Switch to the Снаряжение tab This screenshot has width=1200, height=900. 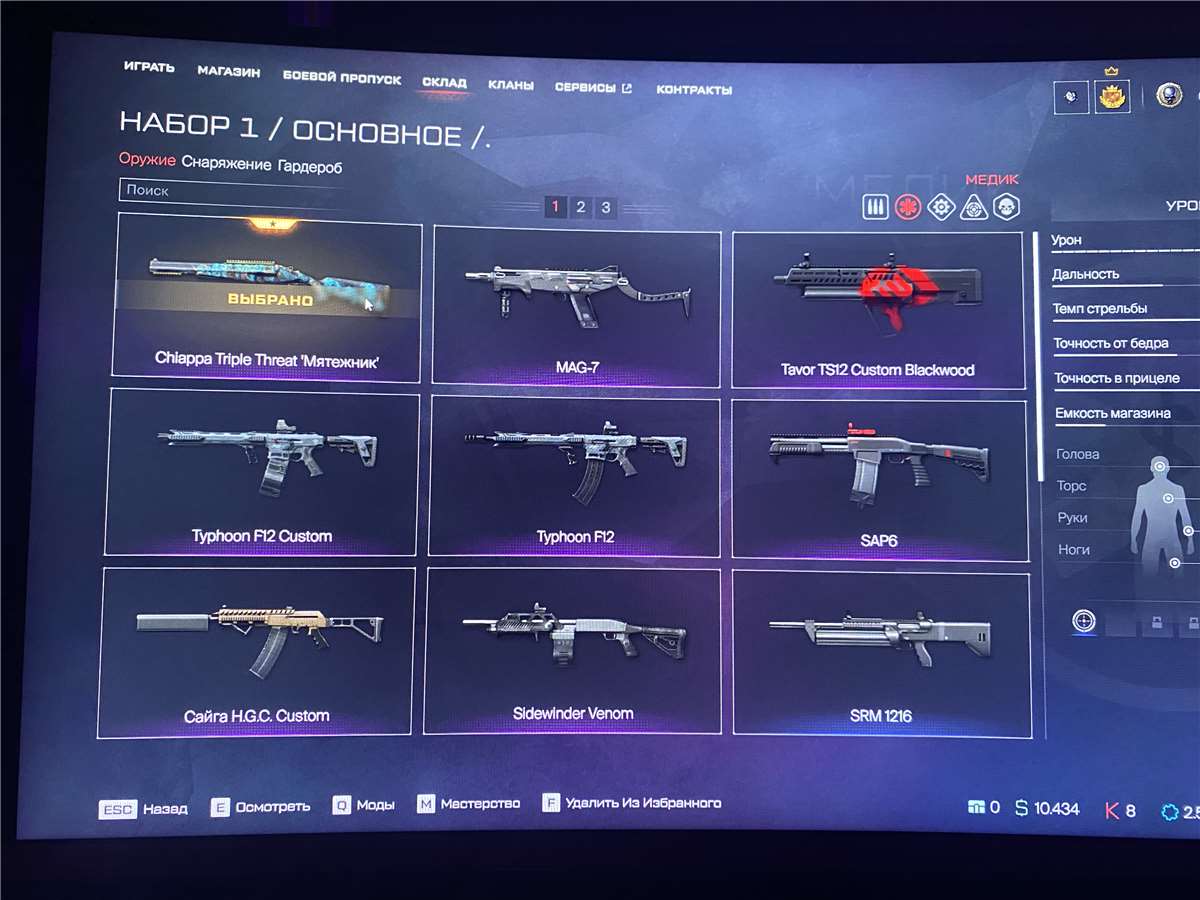226,163
